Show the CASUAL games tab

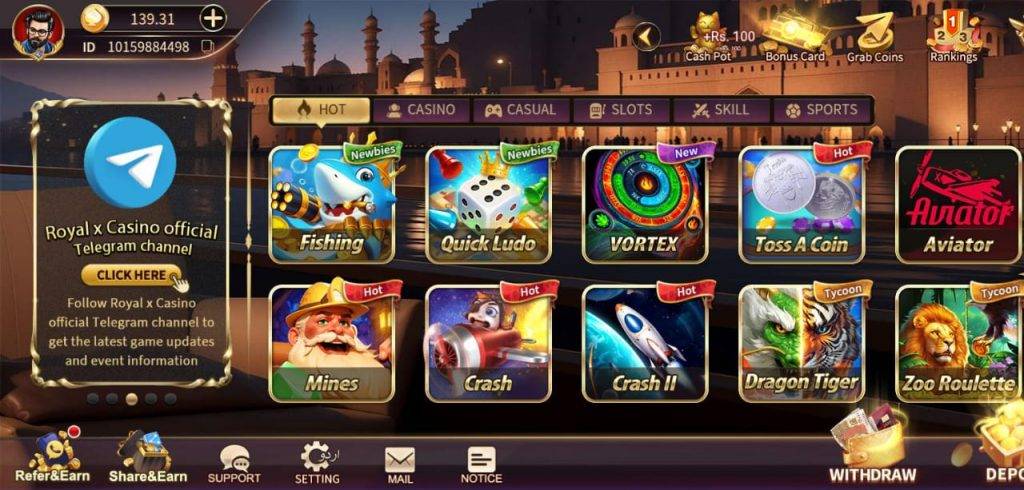coord(521,110)
